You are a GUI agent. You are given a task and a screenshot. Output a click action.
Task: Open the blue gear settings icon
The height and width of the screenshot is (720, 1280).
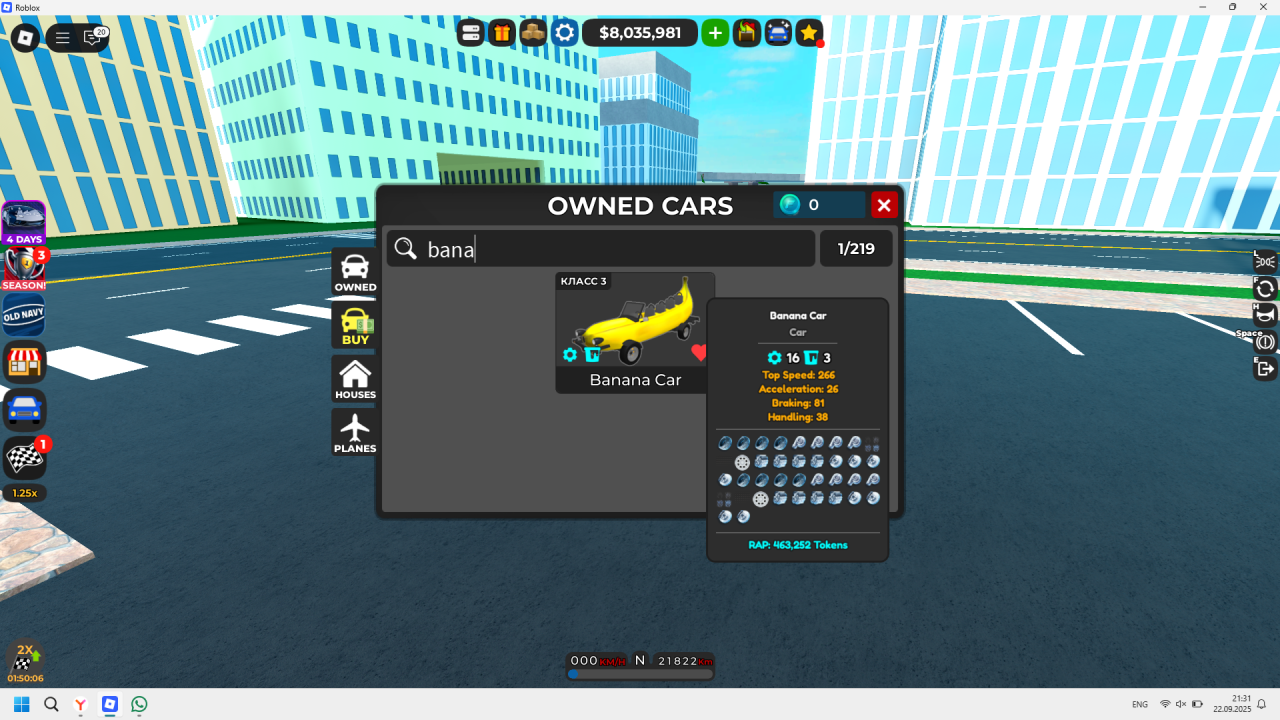coord(565,33)
